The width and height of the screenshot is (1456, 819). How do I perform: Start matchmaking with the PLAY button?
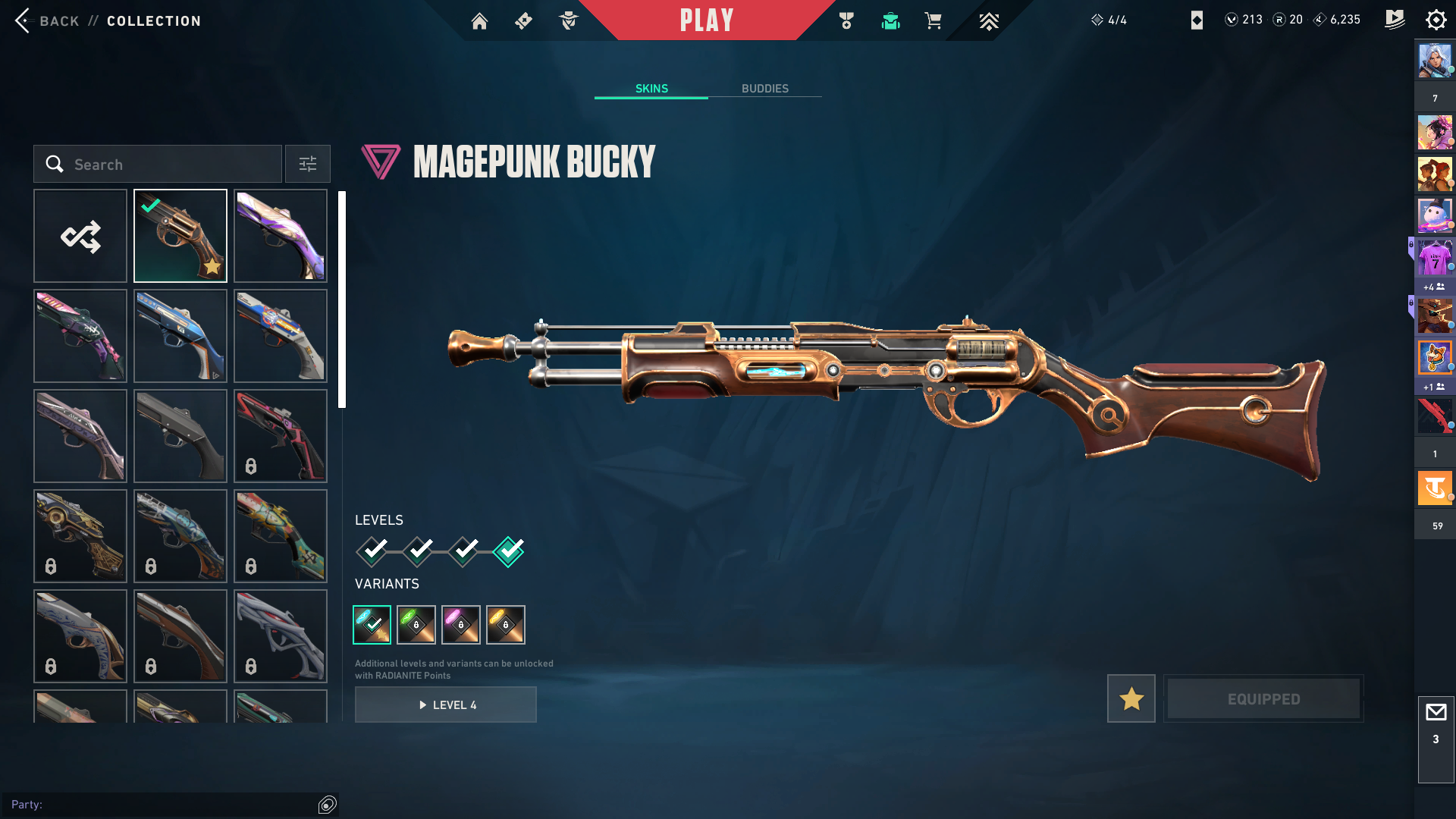pos(706,20)
